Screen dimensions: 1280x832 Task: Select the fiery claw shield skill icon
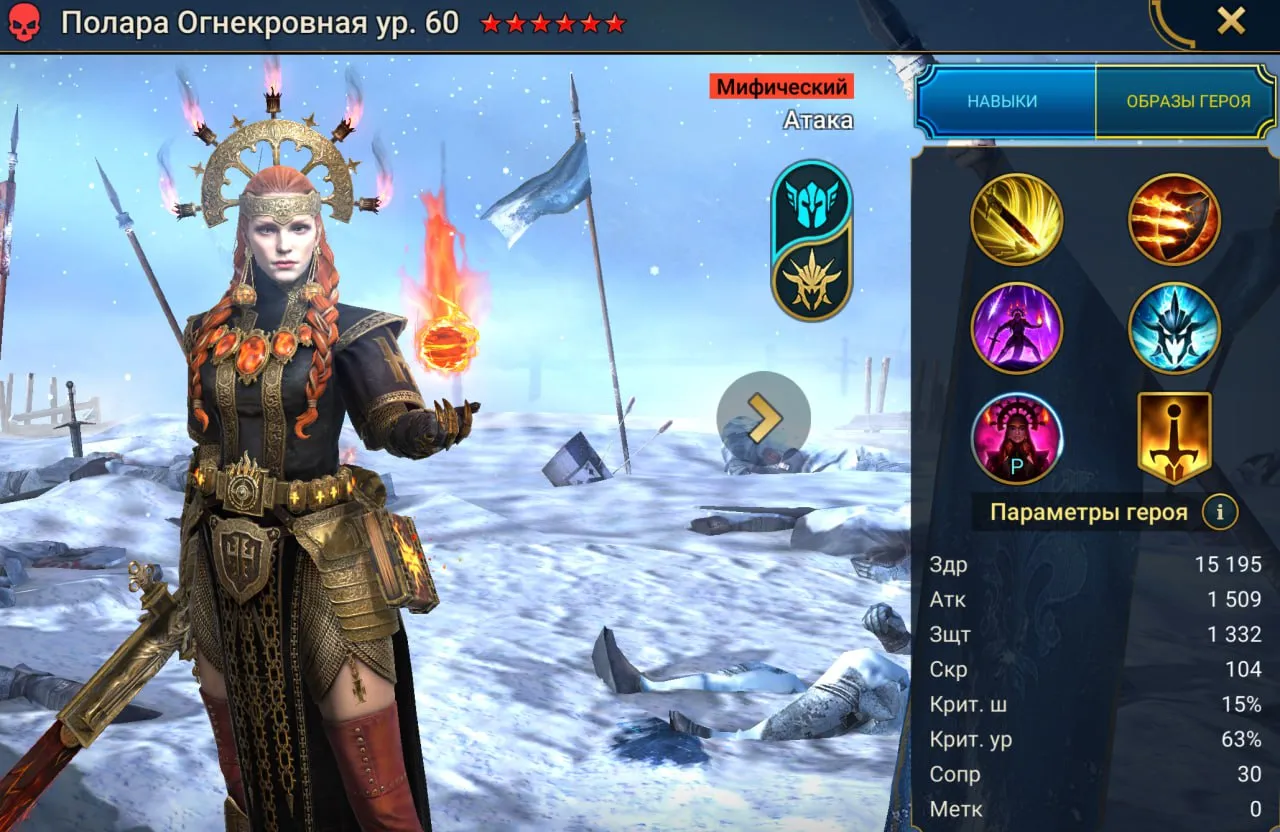(1174, 220)
